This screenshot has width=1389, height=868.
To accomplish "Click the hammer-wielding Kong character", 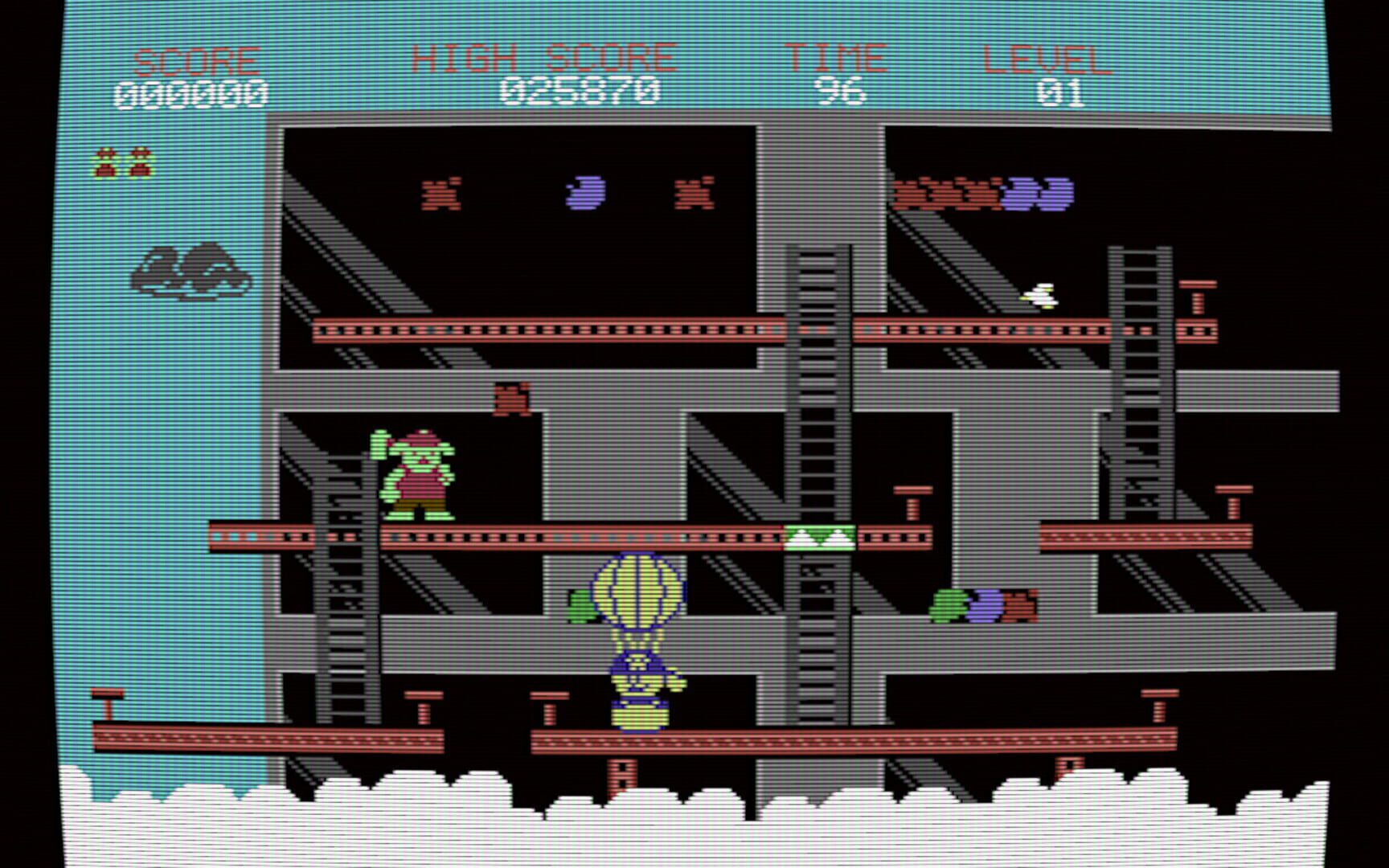I will pos(415,474).
